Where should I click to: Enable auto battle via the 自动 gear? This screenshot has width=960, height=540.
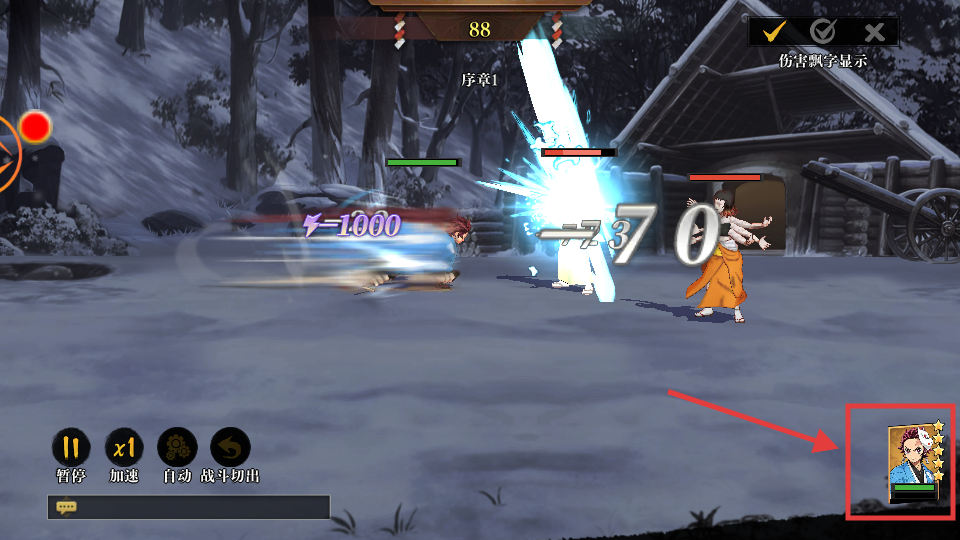[x=177, y=447]
